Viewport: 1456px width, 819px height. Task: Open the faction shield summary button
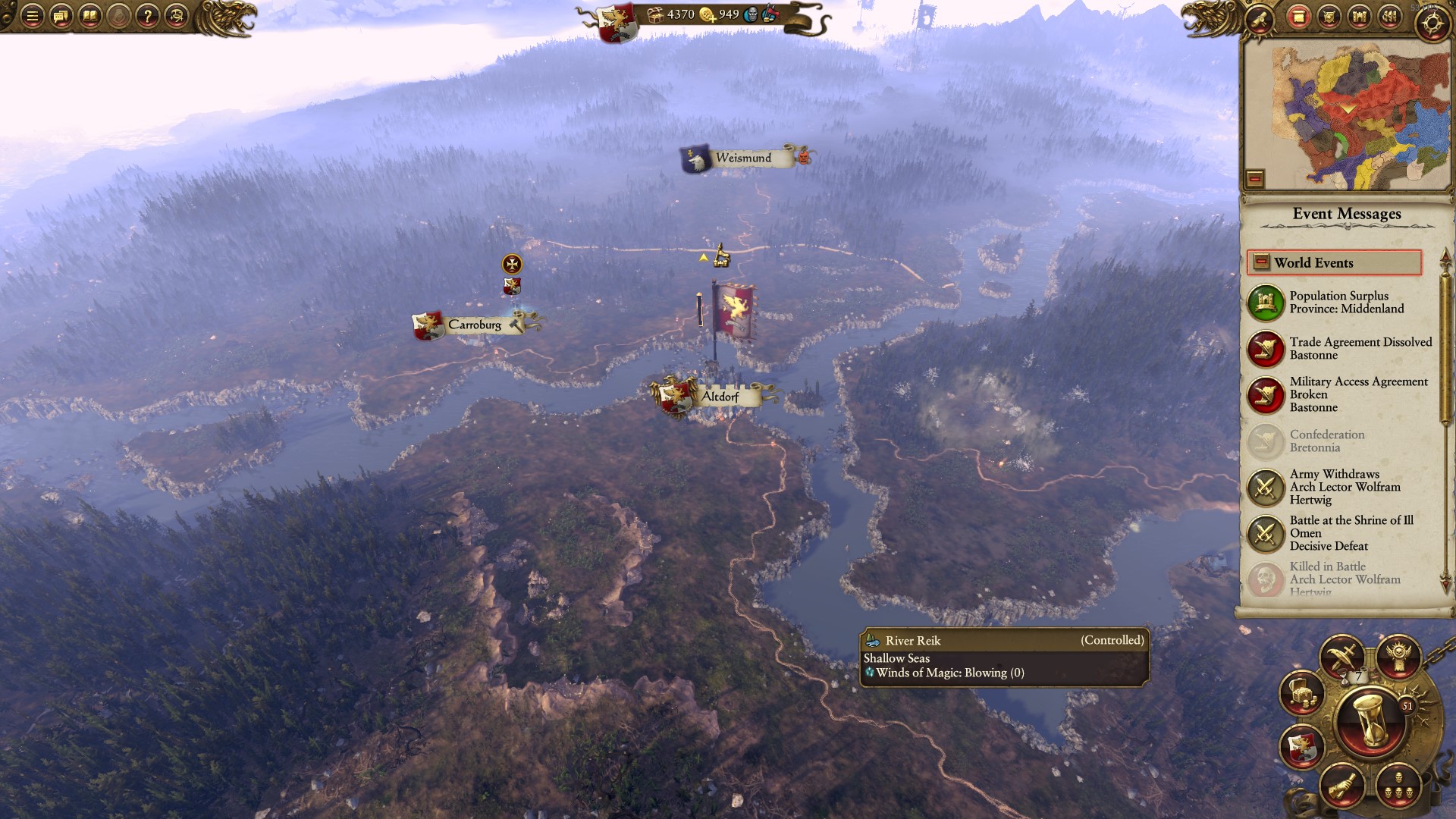pos(1302,746)
